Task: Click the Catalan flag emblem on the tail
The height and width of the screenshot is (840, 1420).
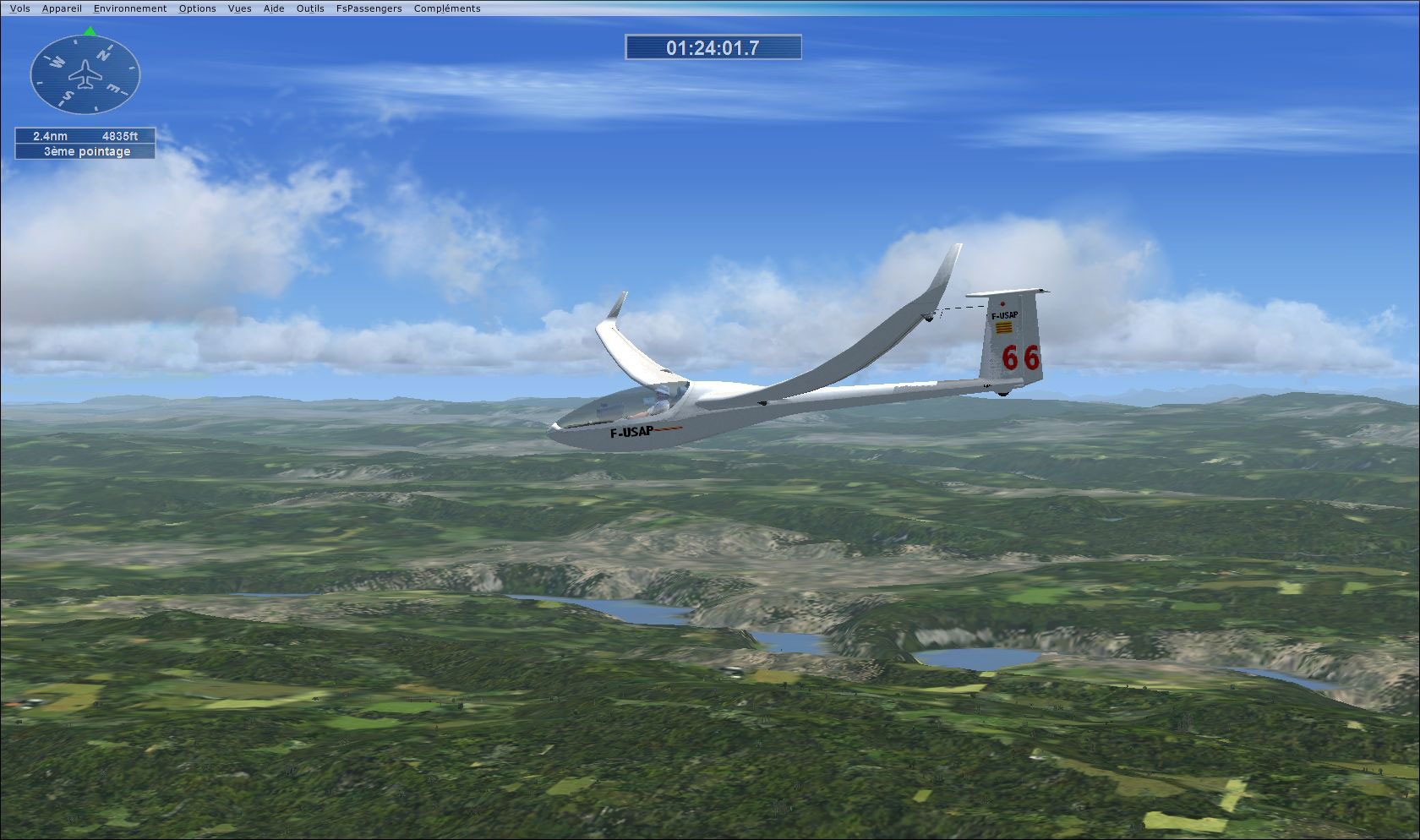Action: tap(1004, 328)
